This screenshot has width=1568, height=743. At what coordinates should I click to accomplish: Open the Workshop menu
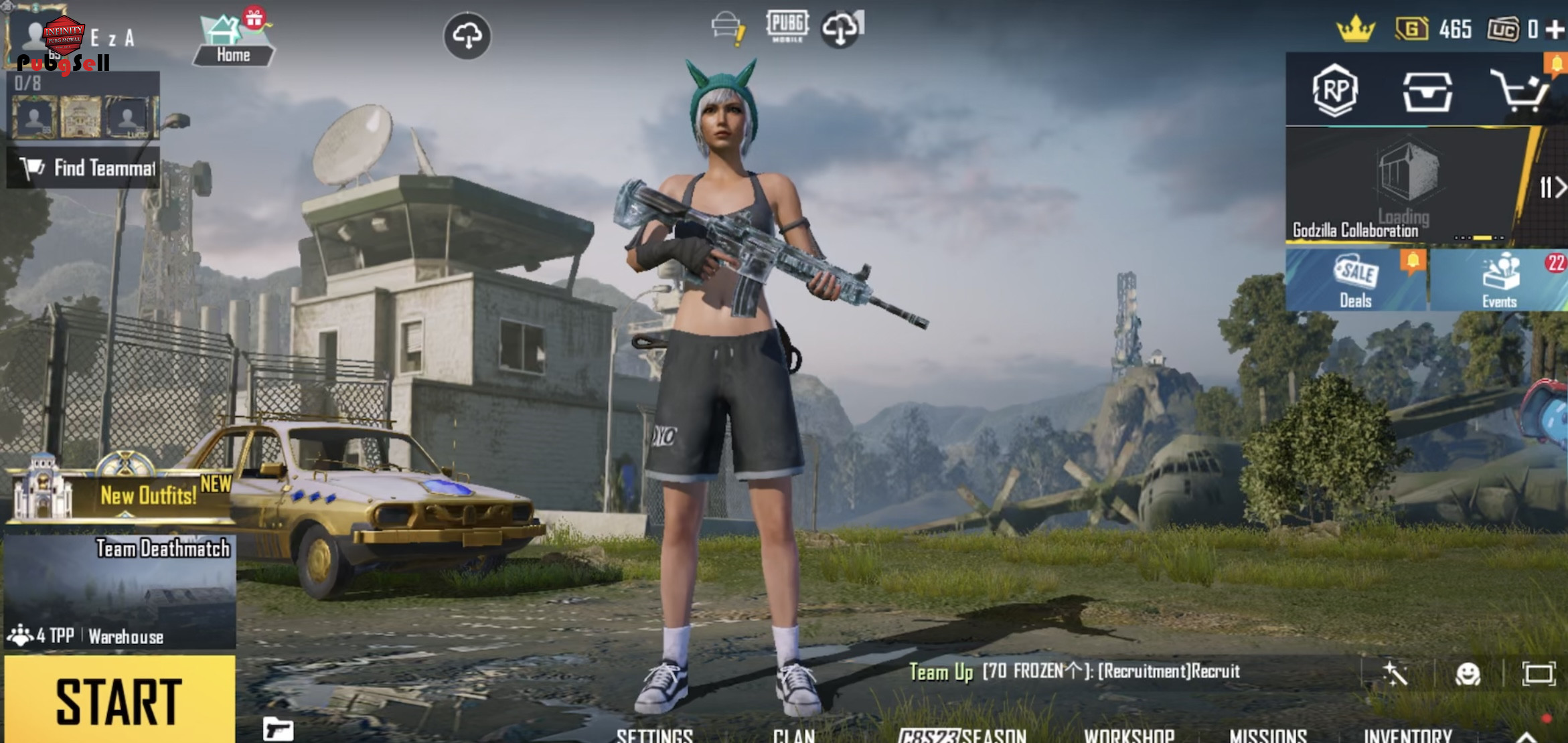pyautogui.click(x=1129, y=735)
